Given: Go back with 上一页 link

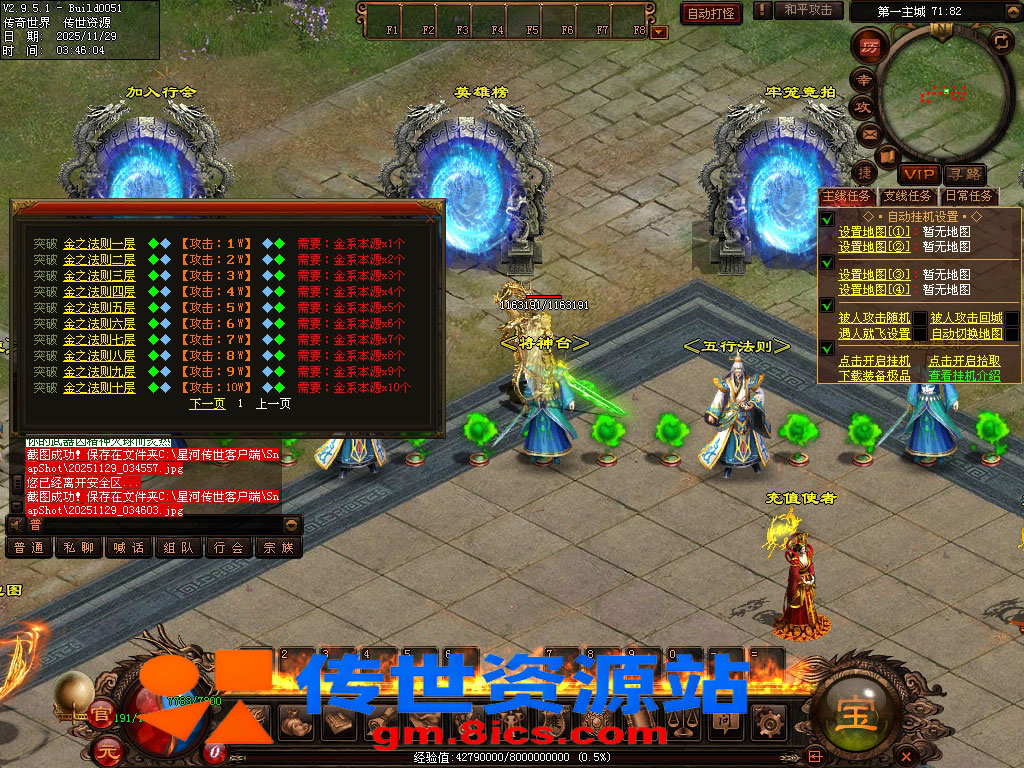Looking at the screenshot, I should point(273,404).
